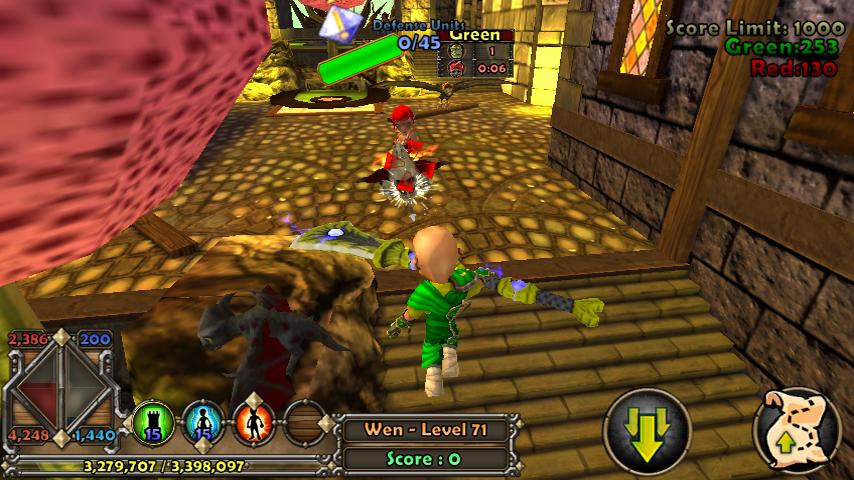Activate the blue hero silhouette ability
The width and height of the screenshot is (854, 480).
204,424
